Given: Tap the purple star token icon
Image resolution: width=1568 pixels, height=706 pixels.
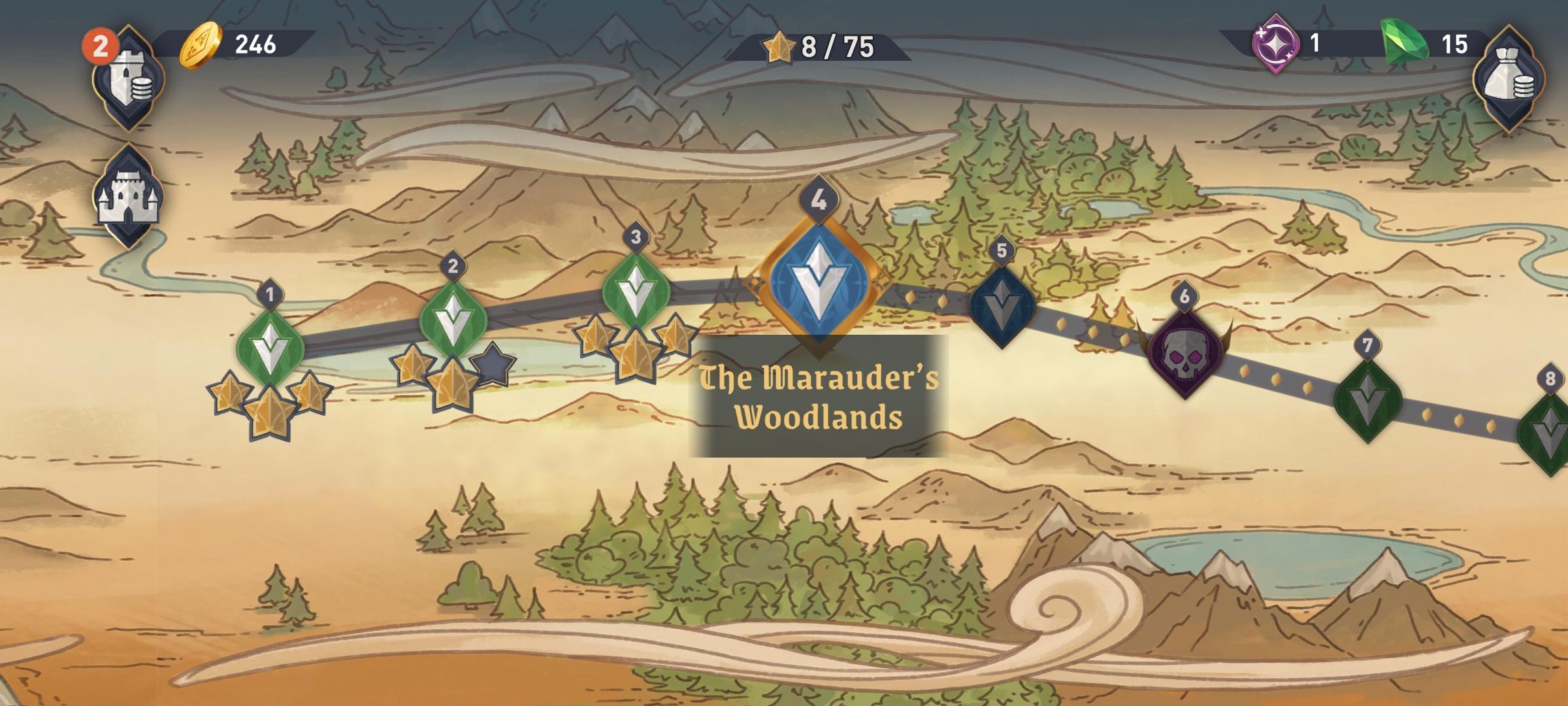Looking at the screenshot, I should [x=1275, y=44].
